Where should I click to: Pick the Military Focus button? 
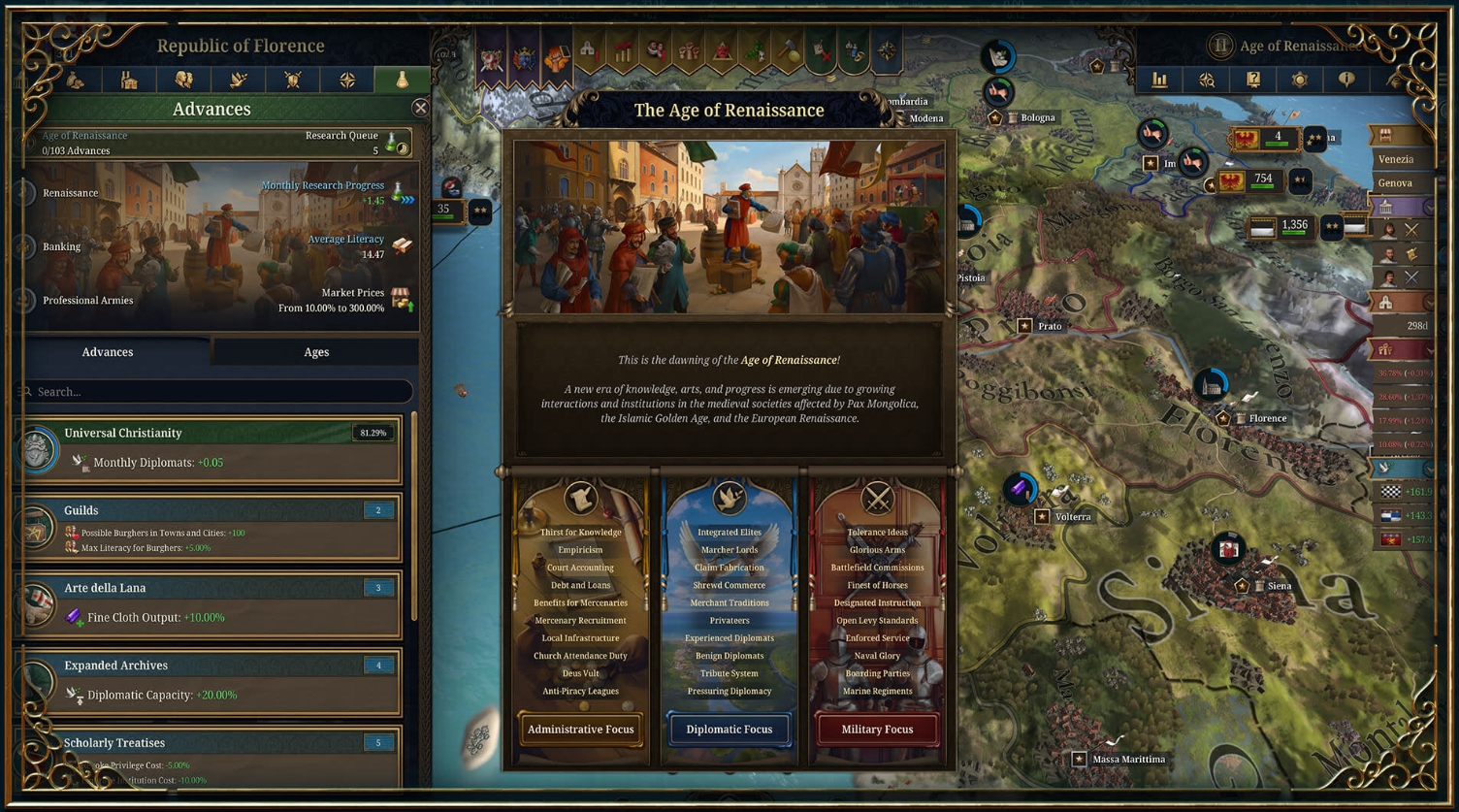coord(877,730)
